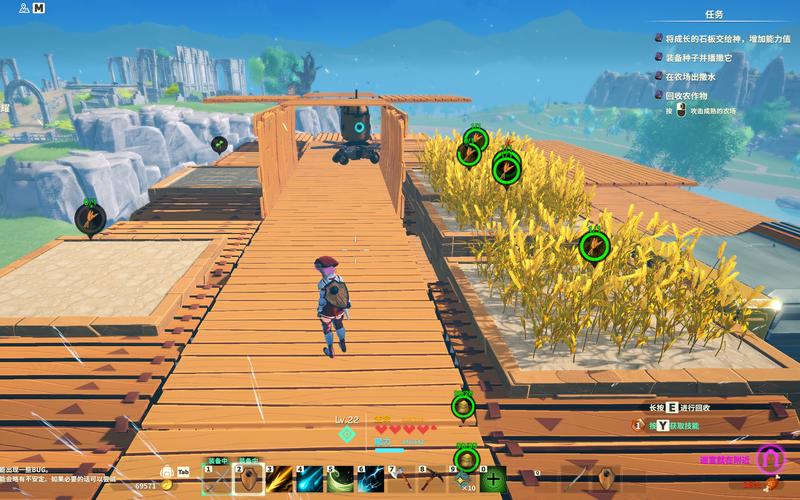Open the 任务 quest tracker header
This screenshot has width=800, height=500.
coord(714,15)
